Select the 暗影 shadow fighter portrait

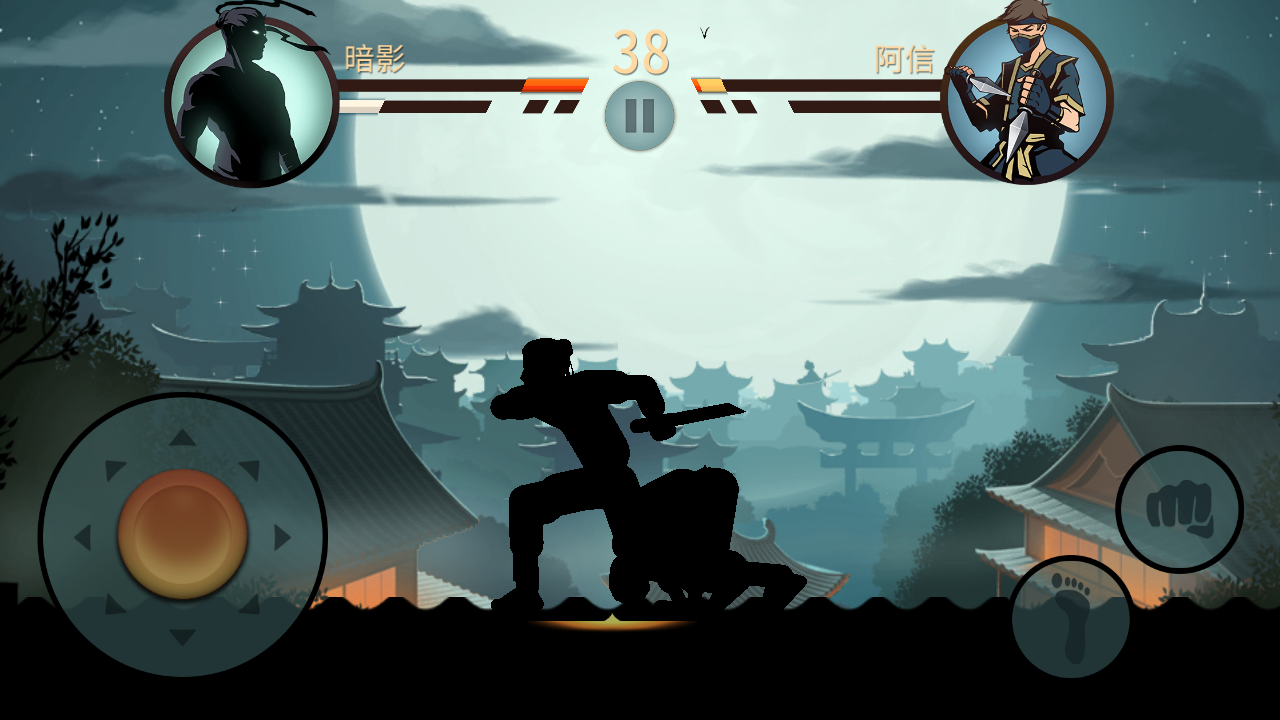251,101
